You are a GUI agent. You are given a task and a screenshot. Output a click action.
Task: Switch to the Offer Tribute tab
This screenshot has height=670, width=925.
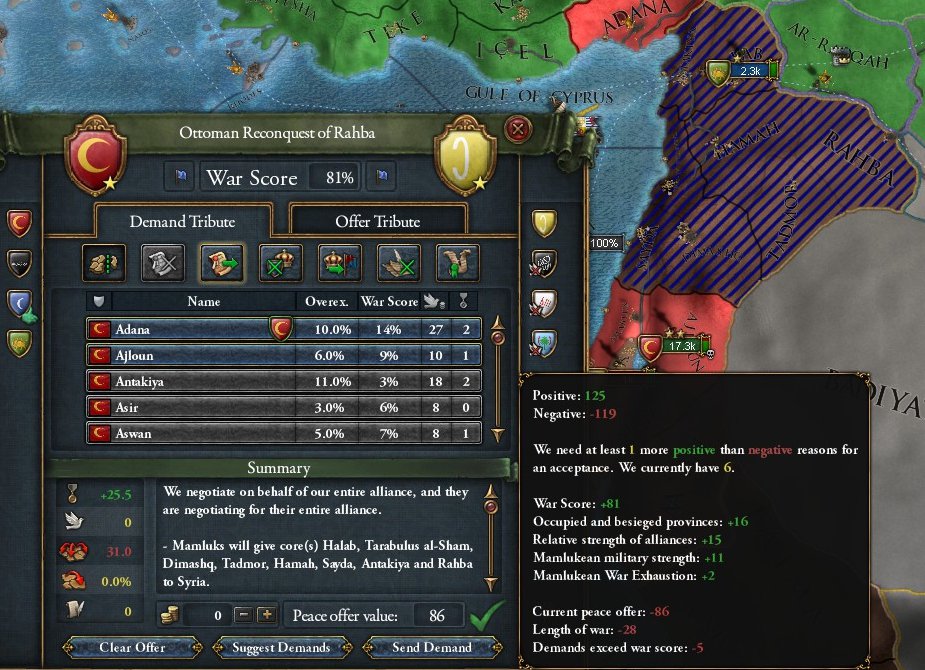click(x=377, y=221)
